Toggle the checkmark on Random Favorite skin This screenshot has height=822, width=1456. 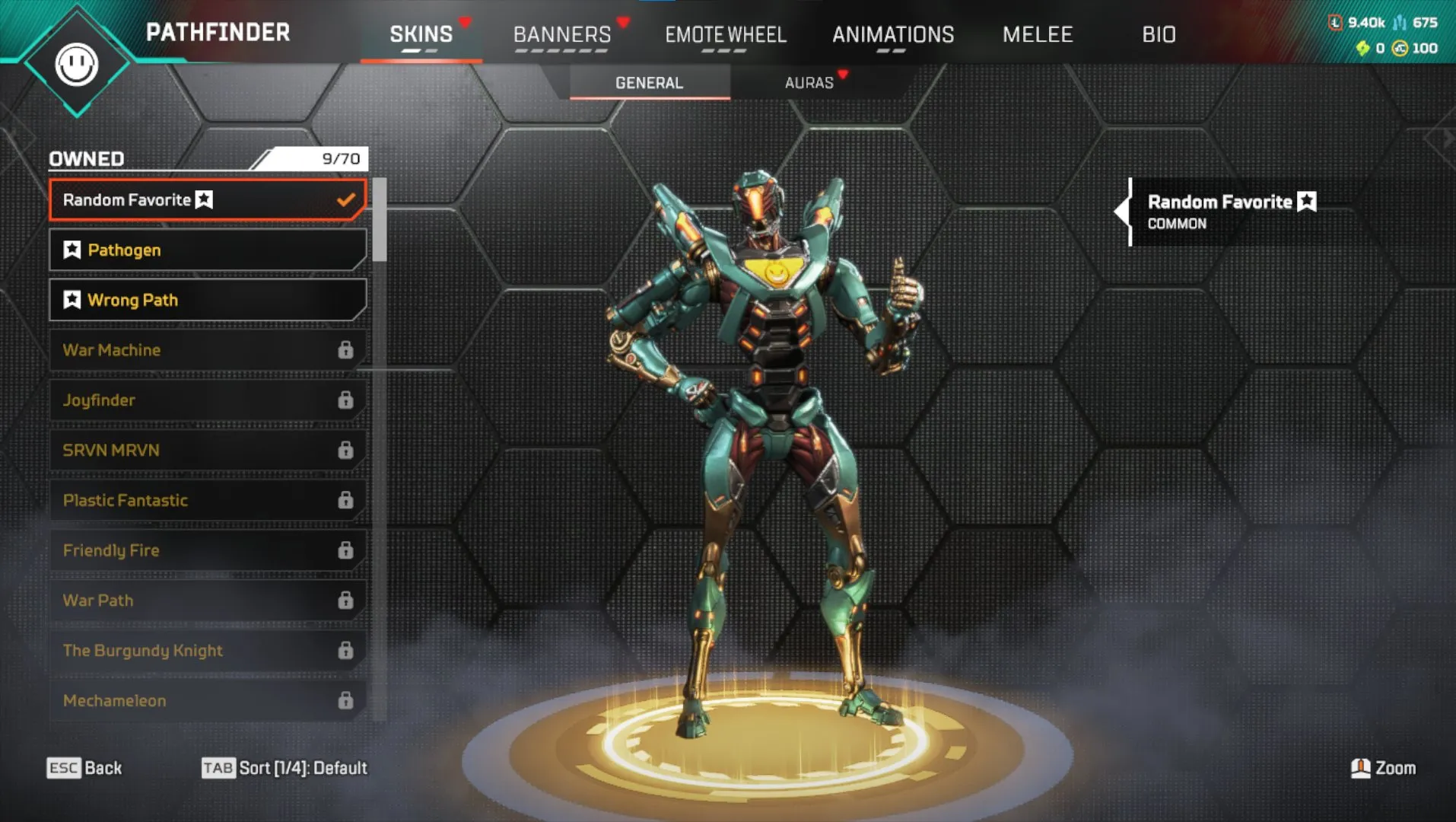point(347,199)
